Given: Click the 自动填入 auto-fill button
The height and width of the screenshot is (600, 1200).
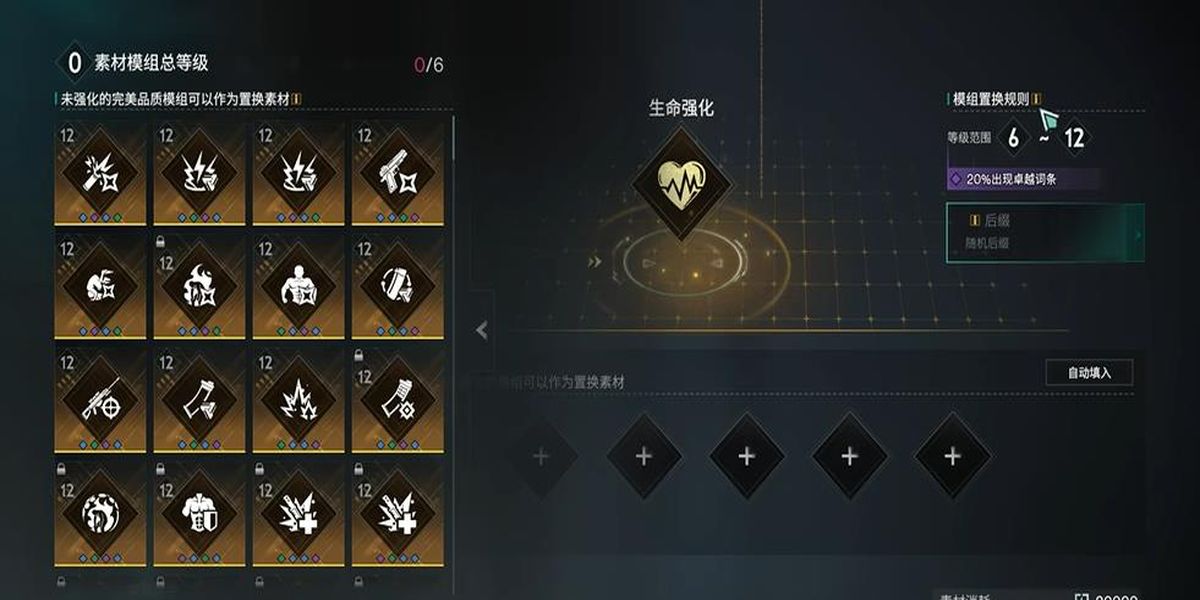Looking at the screenshot, I should pos(1089,373).
